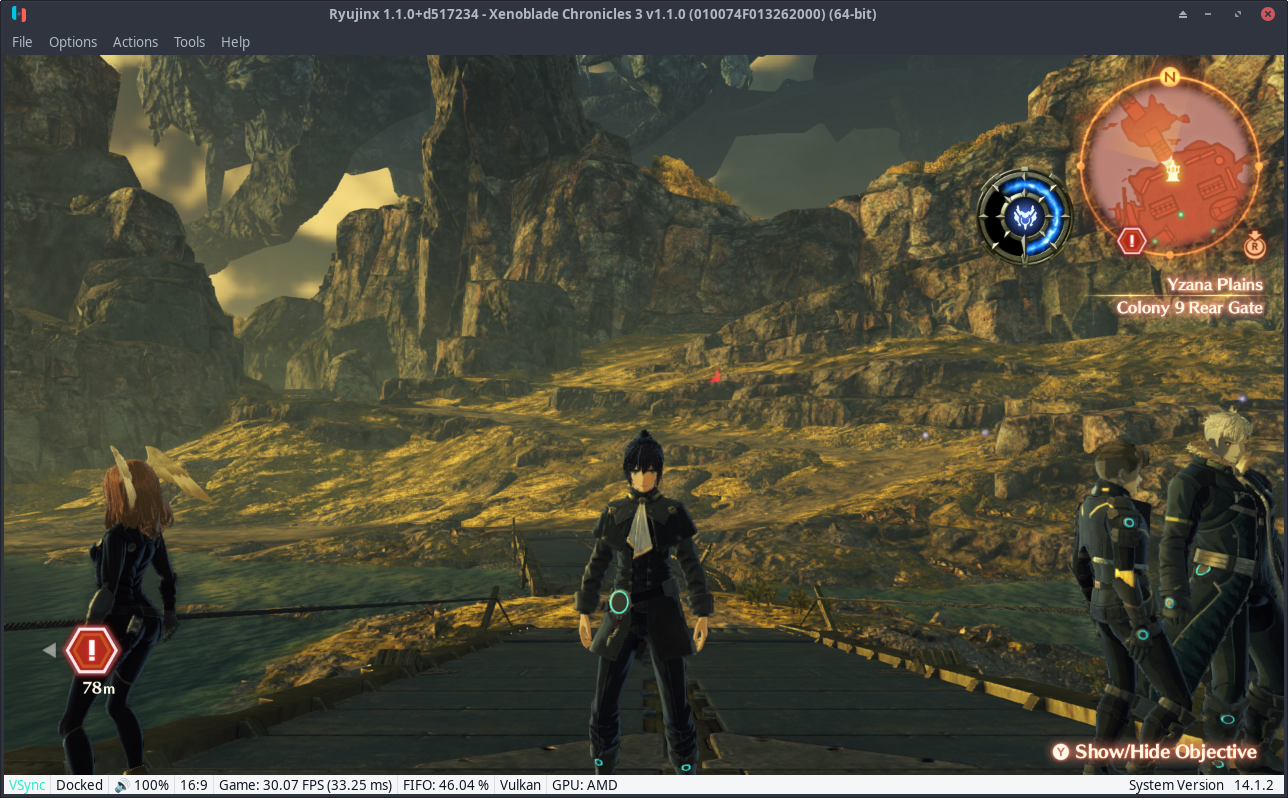The width and height of the screenshot is (1288, 798).
Task: Click the hexagonal 78m objective marker
Action: (90, 649)
